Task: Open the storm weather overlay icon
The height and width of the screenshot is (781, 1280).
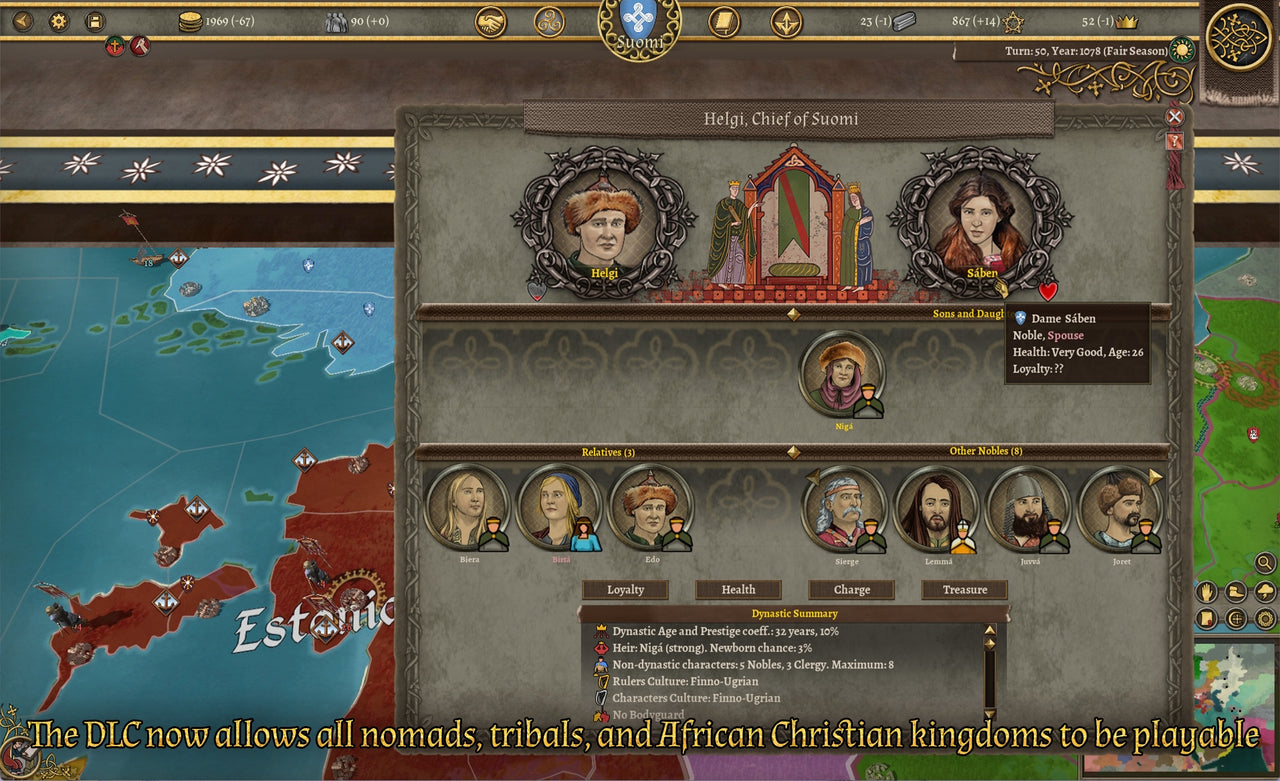Action: pyautogui.click(x=1264, y=590)
